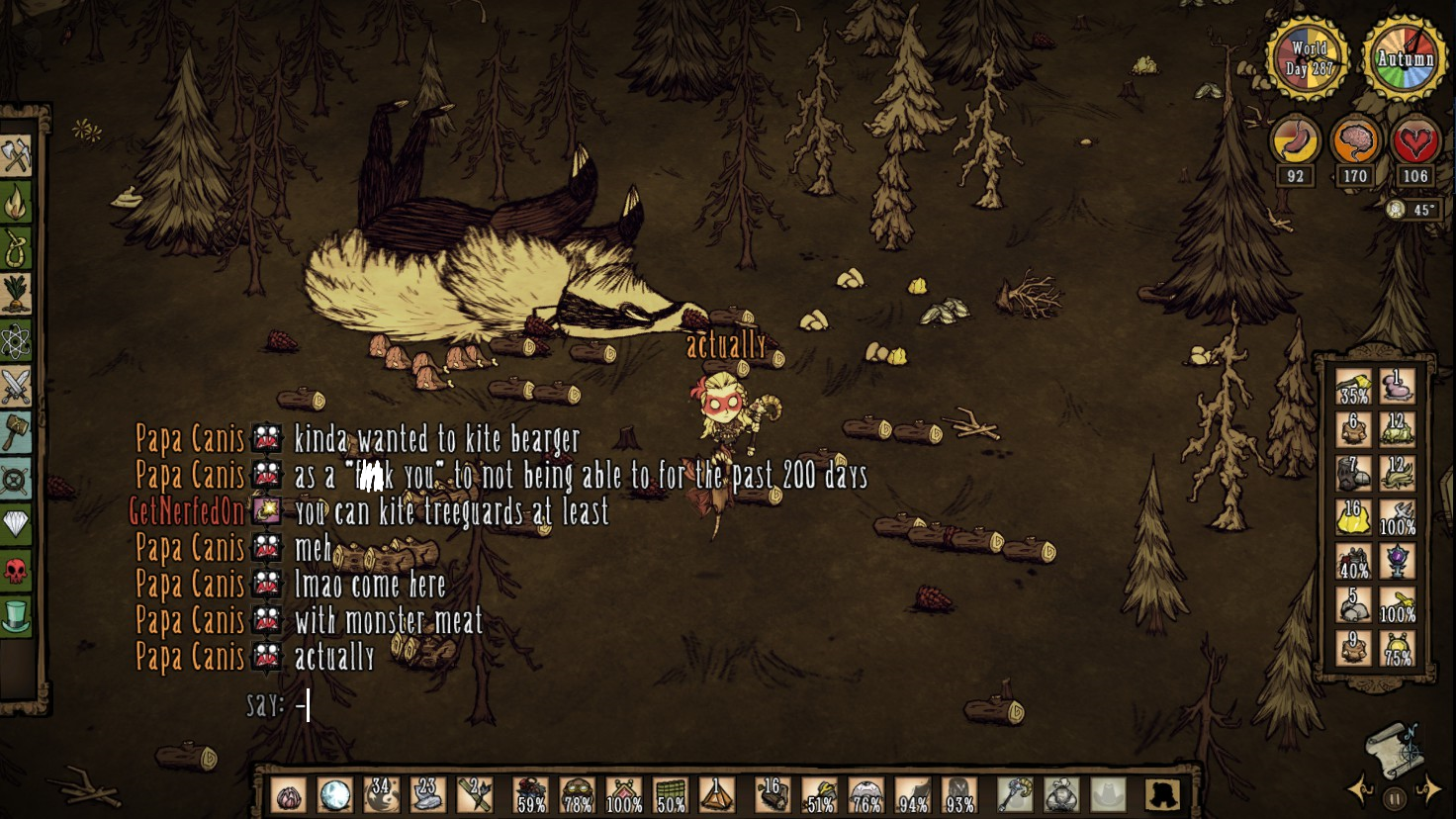Viewport: 1456px width, 819px height.
Task: Select the stack of 16 logs
Action: tap(772, 794)
